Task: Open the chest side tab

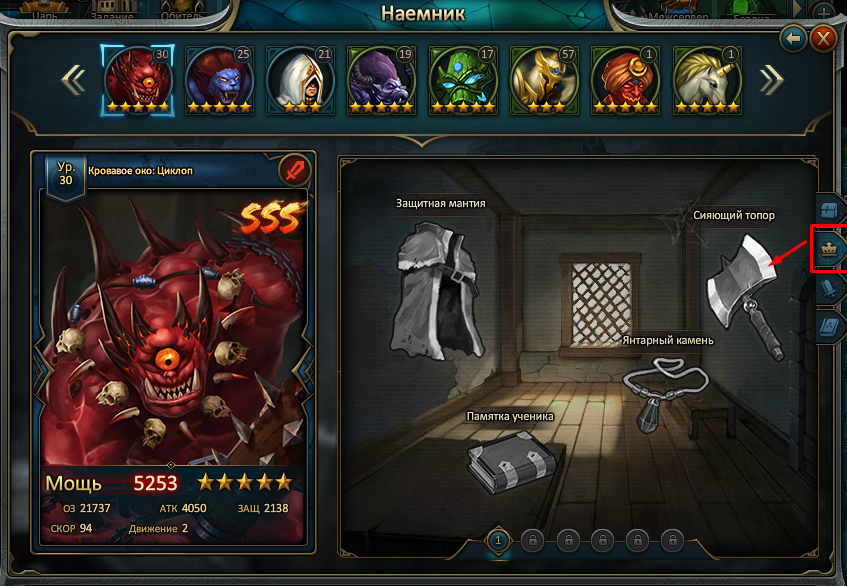Action: pyautogui.click(x=829, y=212)
